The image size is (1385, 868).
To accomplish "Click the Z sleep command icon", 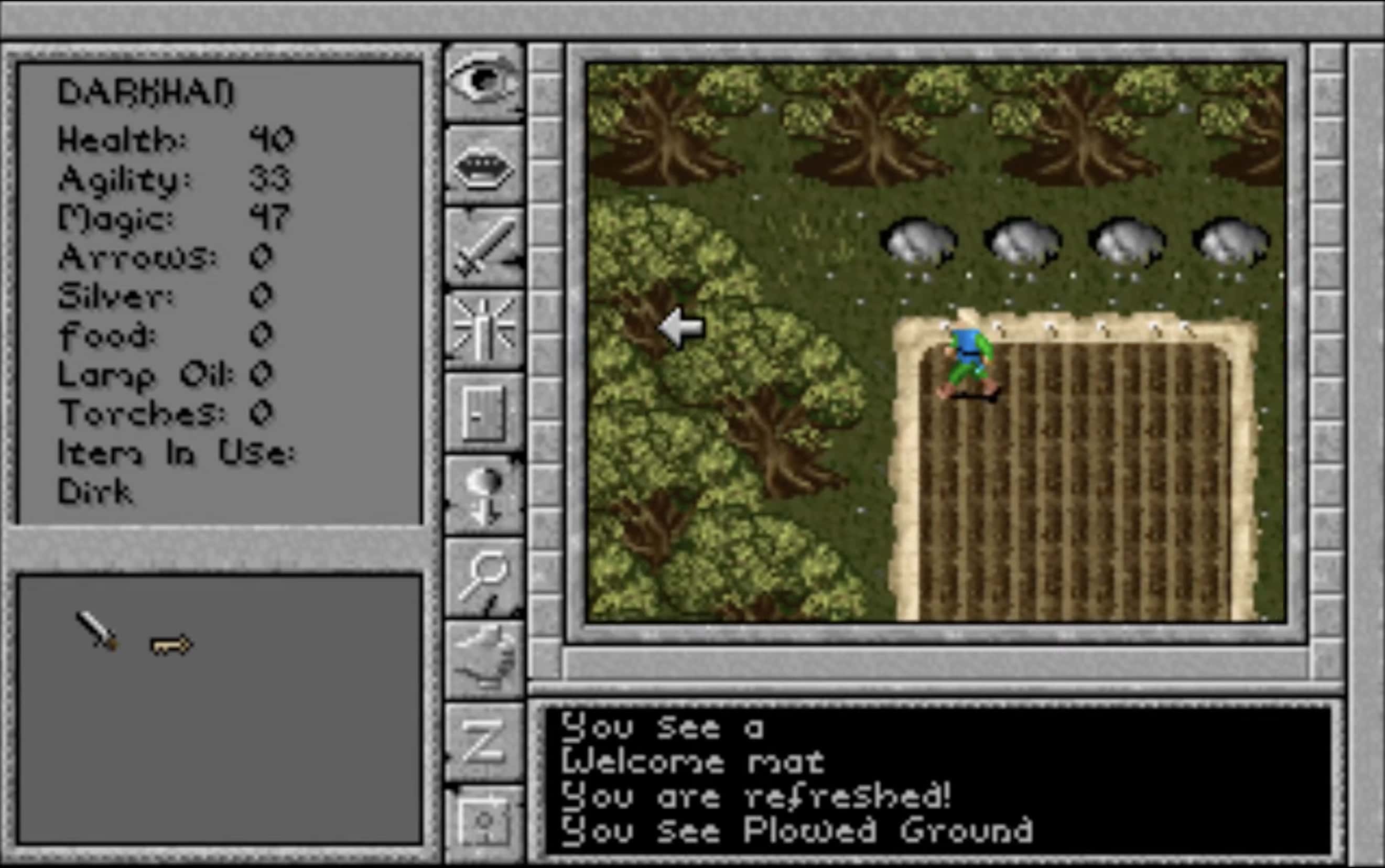I will [485, 741].
